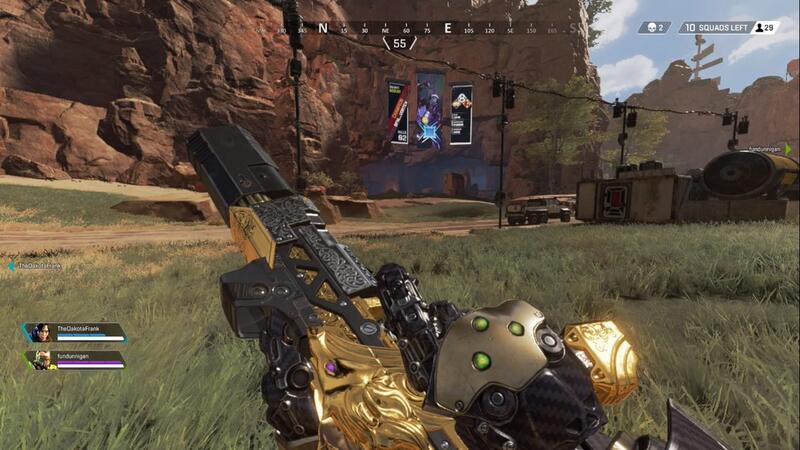Select fundunnigan's squad portrait
Screen dimensions: 800x450
coord(42,359)
